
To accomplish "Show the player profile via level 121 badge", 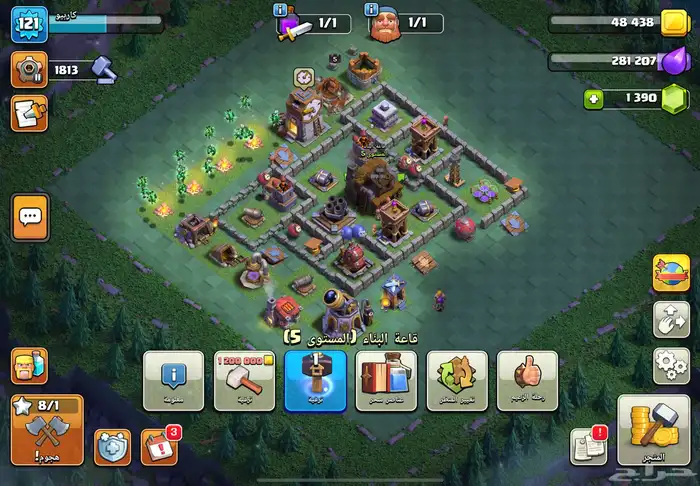I will coord(29,25).
